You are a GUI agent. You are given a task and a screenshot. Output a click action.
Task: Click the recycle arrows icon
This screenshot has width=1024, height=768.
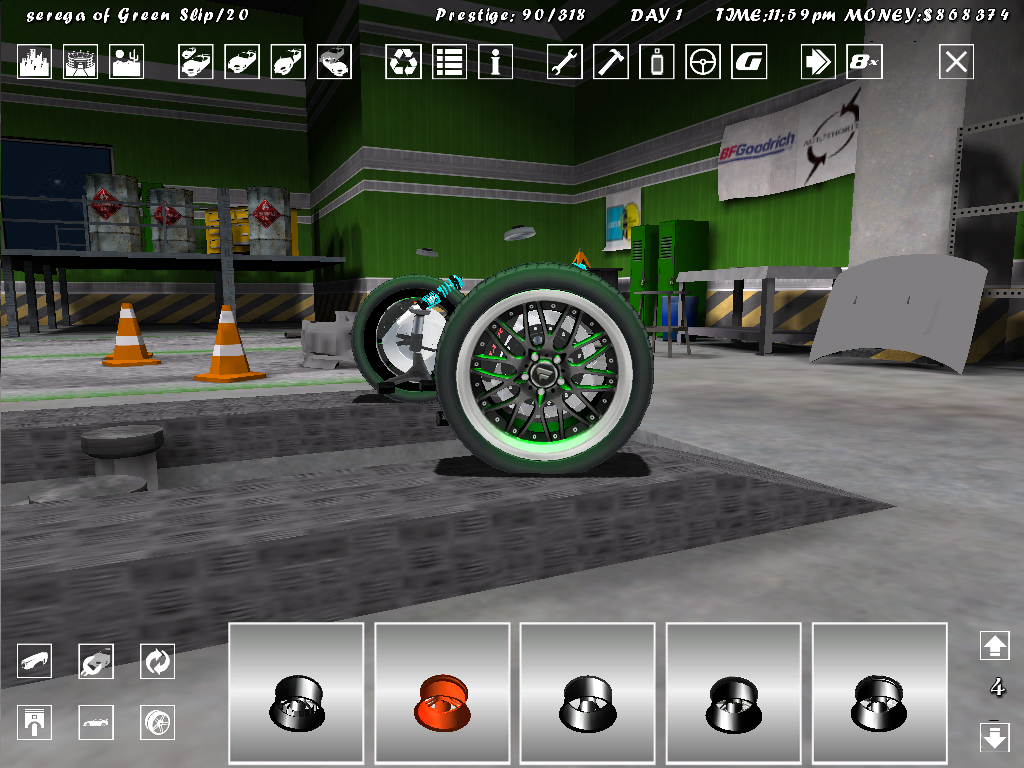coord(403,62)
